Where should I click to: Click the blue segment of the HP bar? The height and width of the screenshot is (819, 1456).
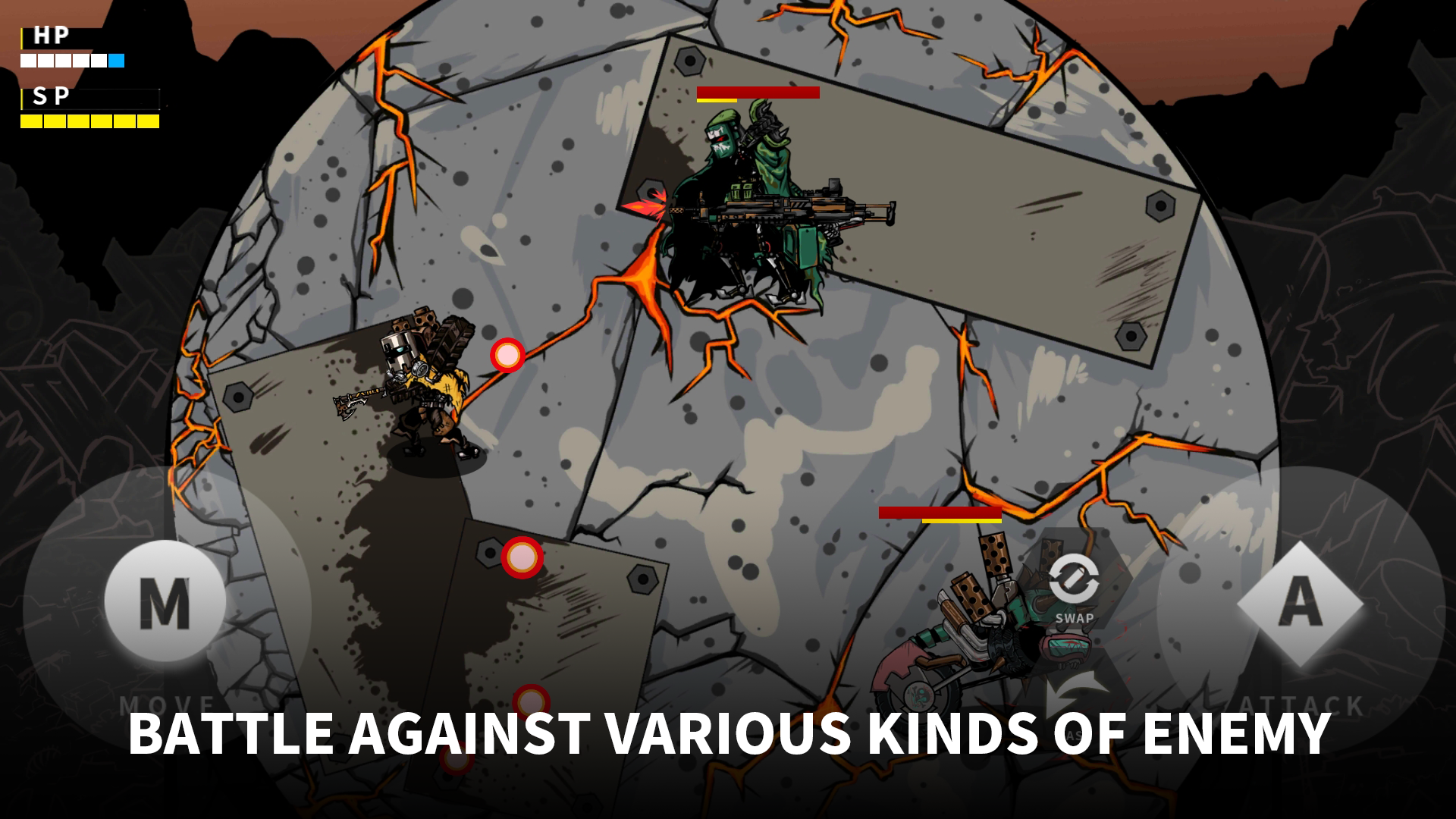tap(115, 61)
